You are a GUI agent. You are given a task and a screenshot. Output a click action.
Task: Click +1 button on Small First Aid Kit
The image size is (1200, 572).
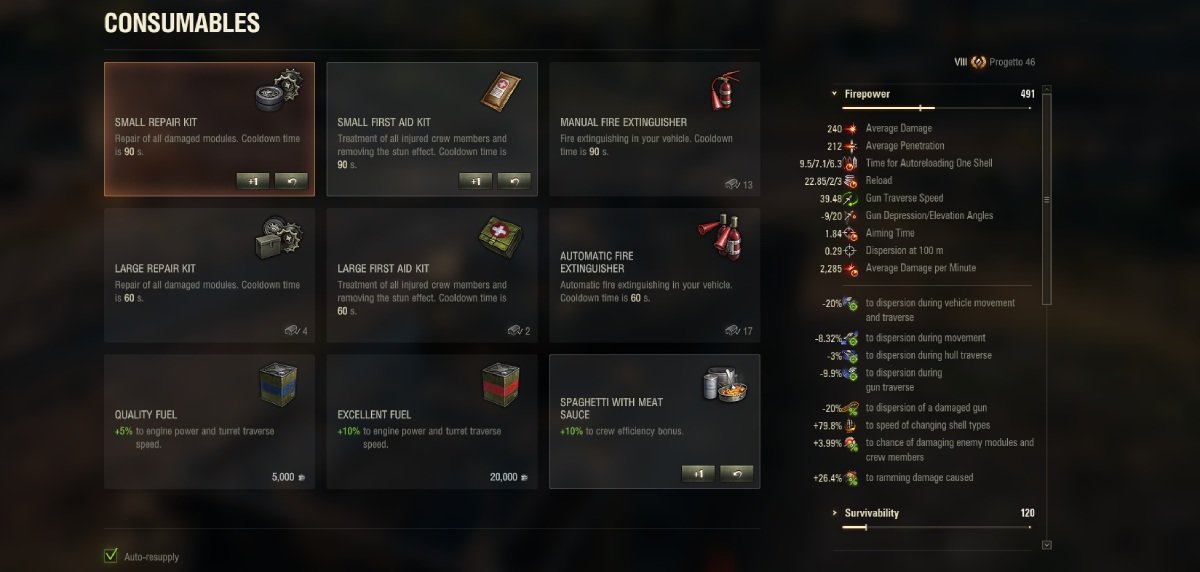coord(475,181)
